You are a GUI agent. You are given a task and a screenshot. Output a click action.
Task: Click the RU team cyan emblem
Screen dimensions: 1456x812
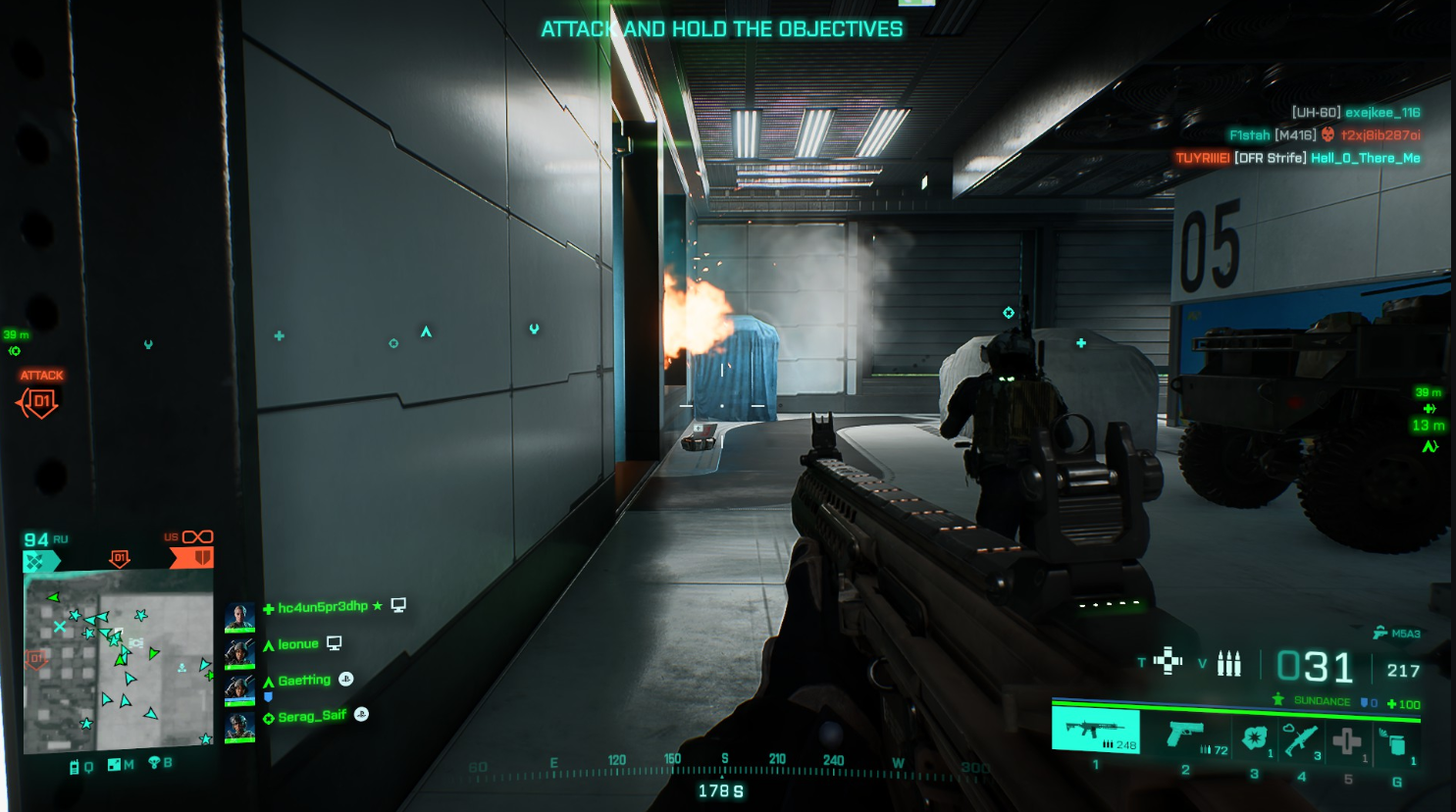[40, 561]
